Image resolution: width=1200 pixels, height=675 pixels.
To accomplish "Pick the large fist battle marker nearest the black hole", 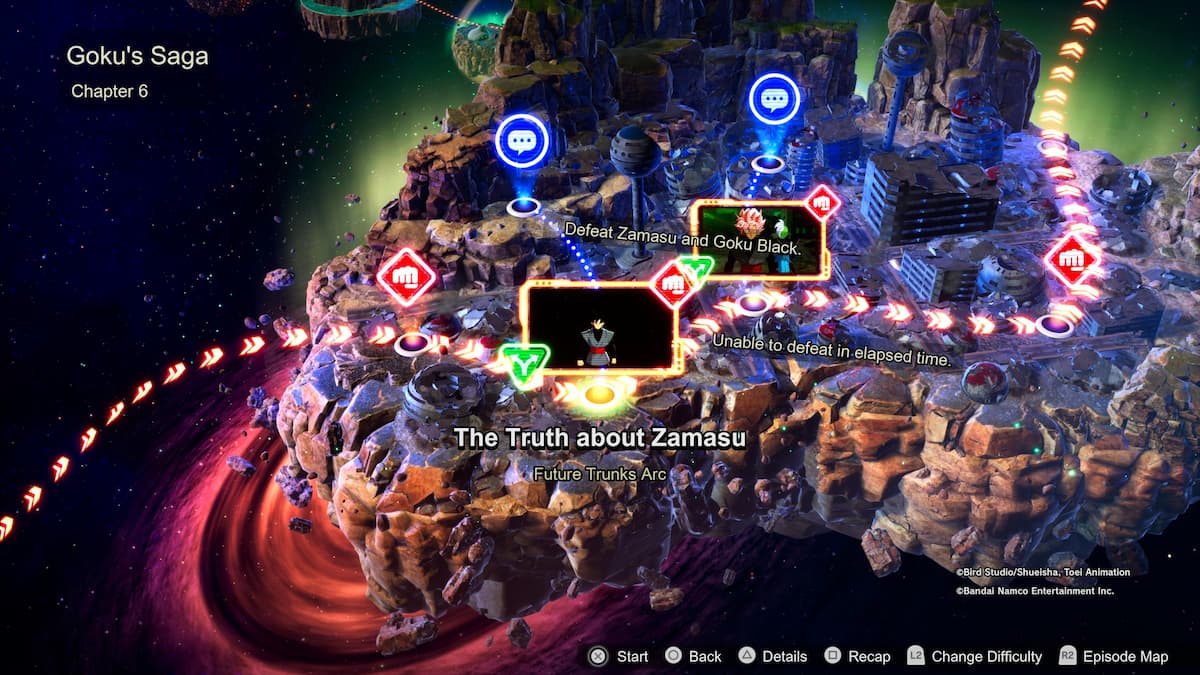I will [406, 278].
